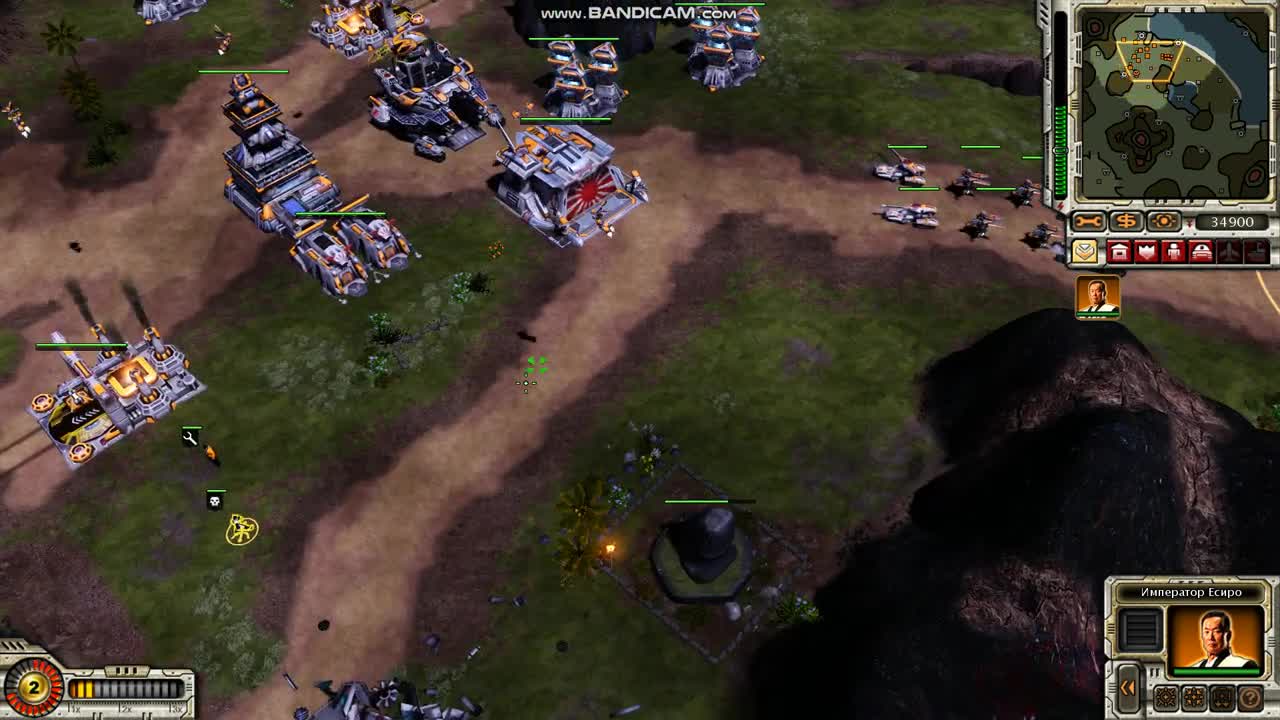Switch to the structures production tab
Screen dimensions: 1280x720
(x=1119, y=250)
